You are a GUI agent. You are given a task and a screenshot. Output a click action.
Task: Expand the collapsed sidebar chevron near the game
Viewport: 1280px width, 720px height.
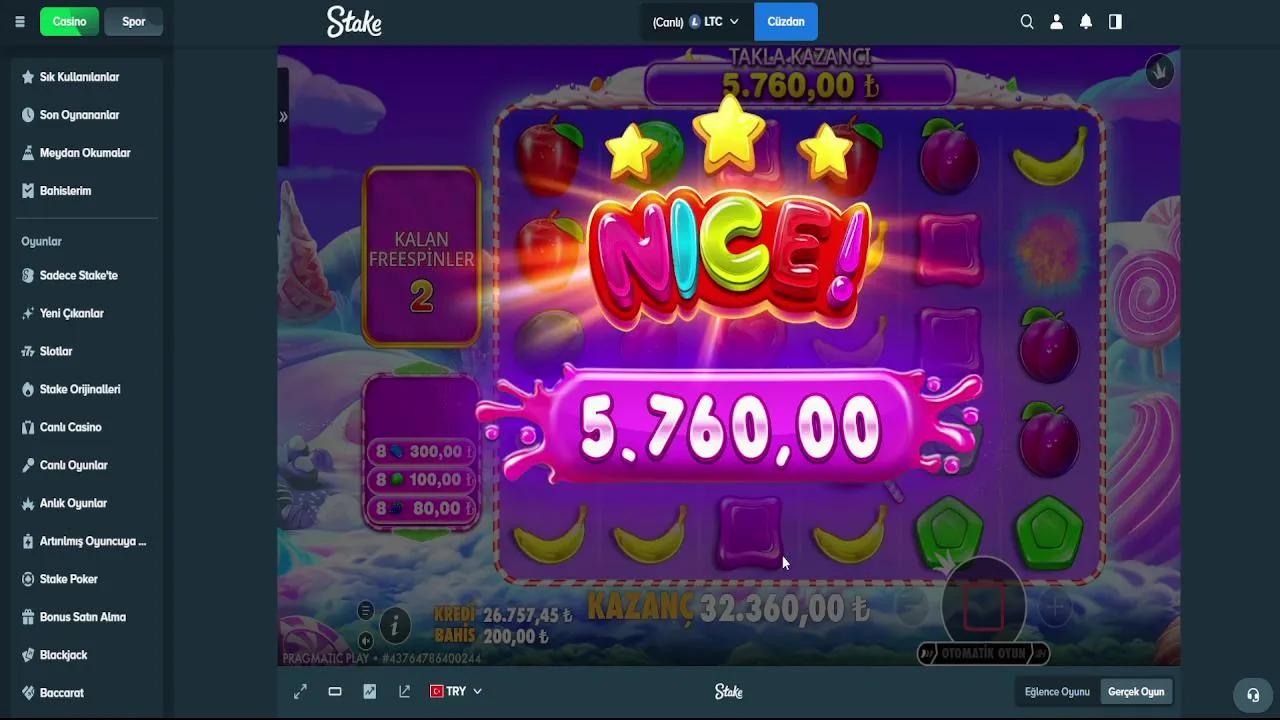coord(283,116)
